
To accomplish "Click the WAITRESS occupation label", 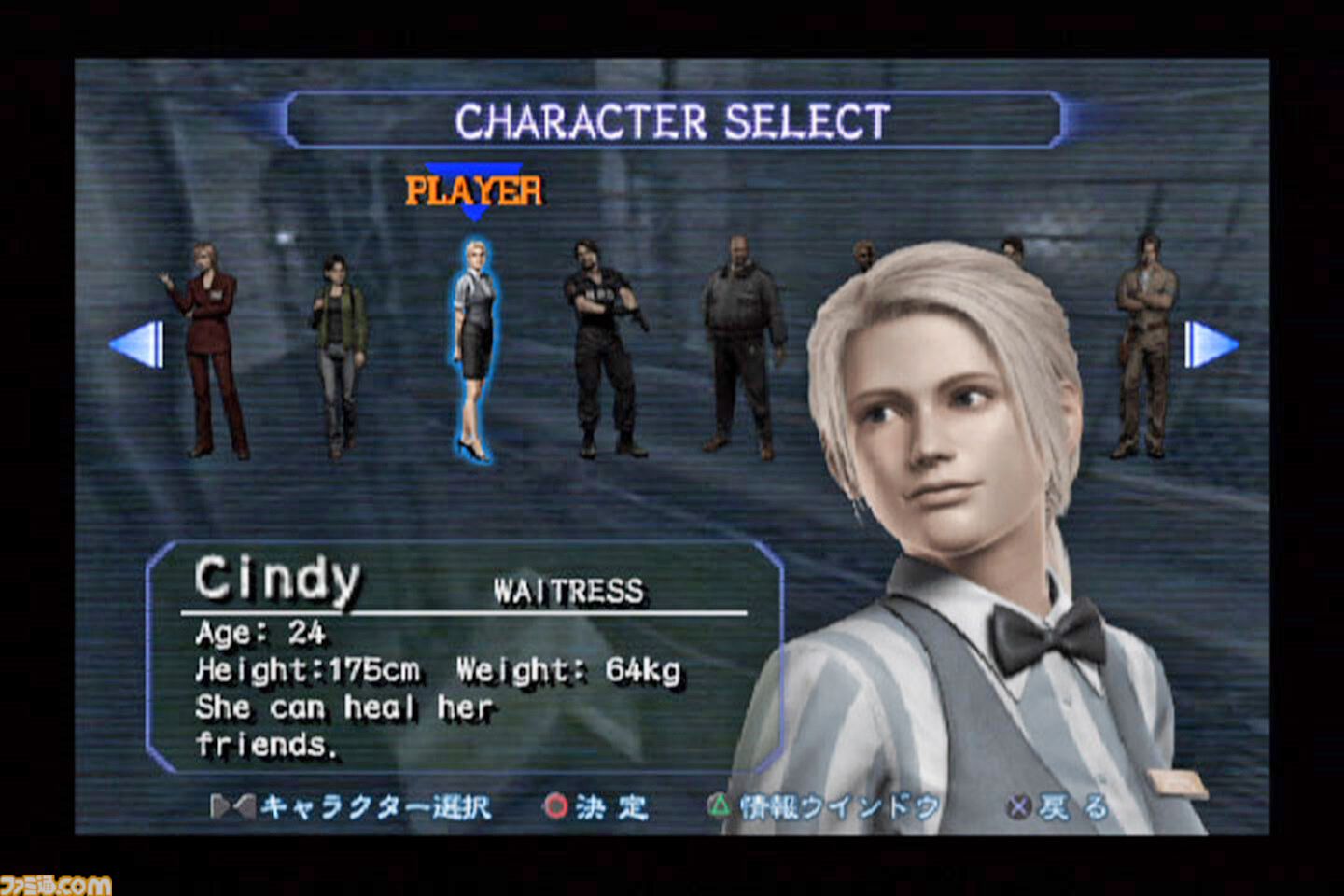I will click(x=567, y=591).
